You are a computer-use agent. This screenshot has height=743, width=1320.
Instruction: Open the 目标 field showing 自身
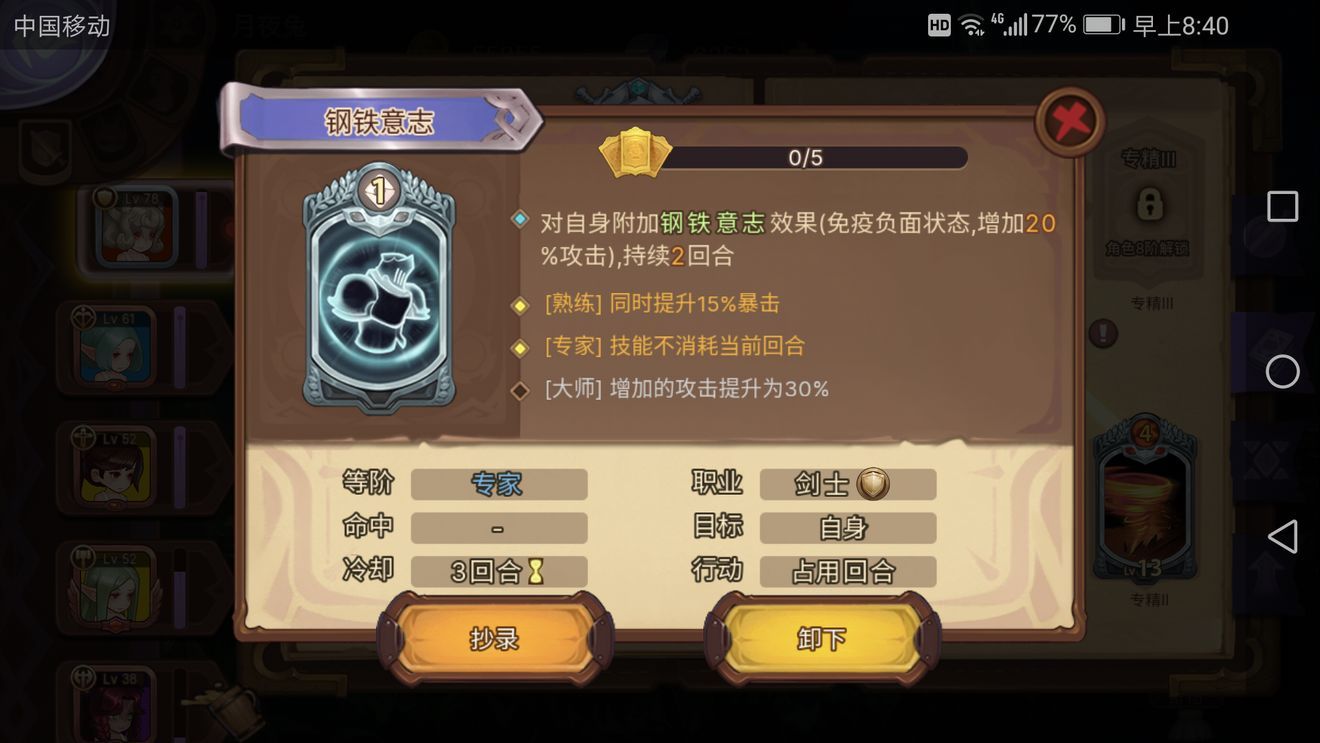click(x=848, y=527)
